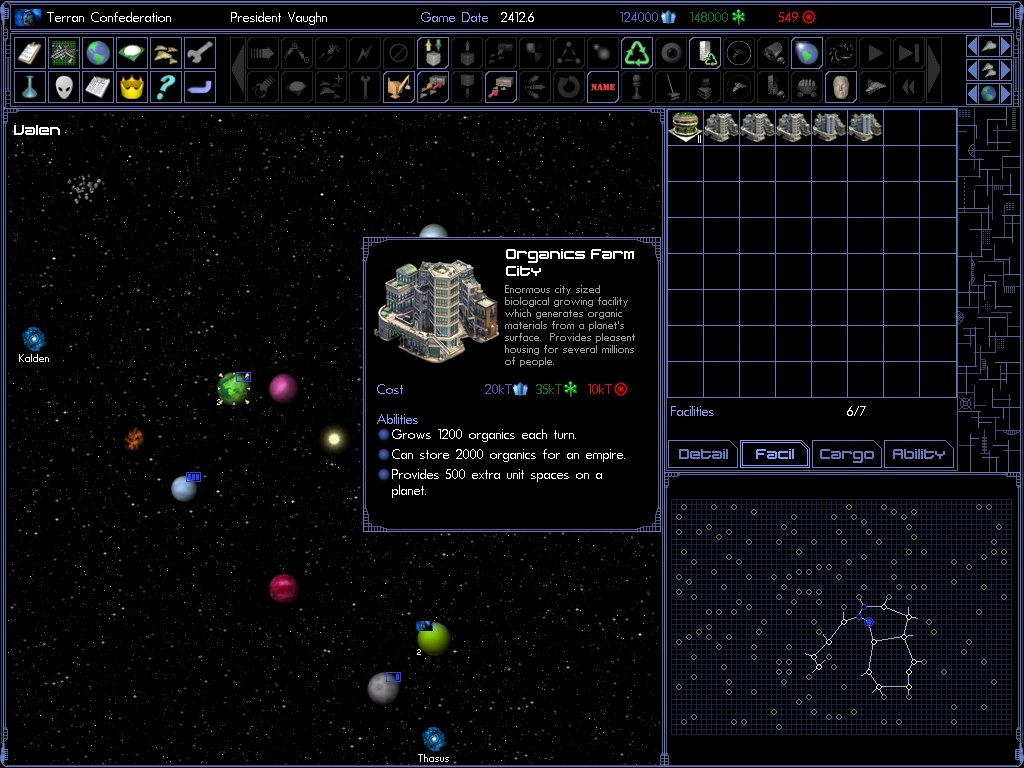Click the red NAME button
Screen dimensions: 1024x768
coord(602,87)
